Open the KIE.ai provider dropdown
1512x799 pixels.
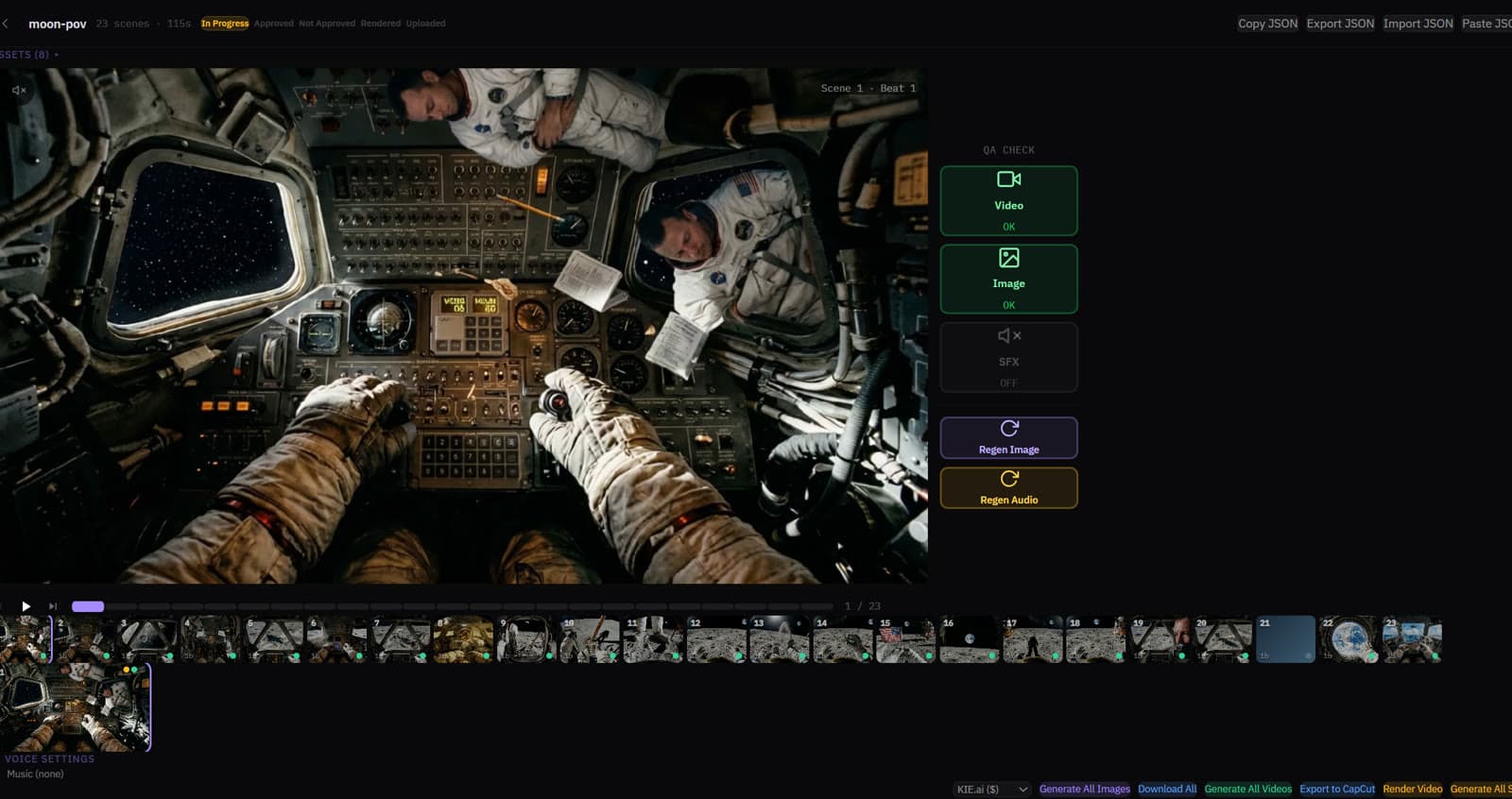pos(991,788)
